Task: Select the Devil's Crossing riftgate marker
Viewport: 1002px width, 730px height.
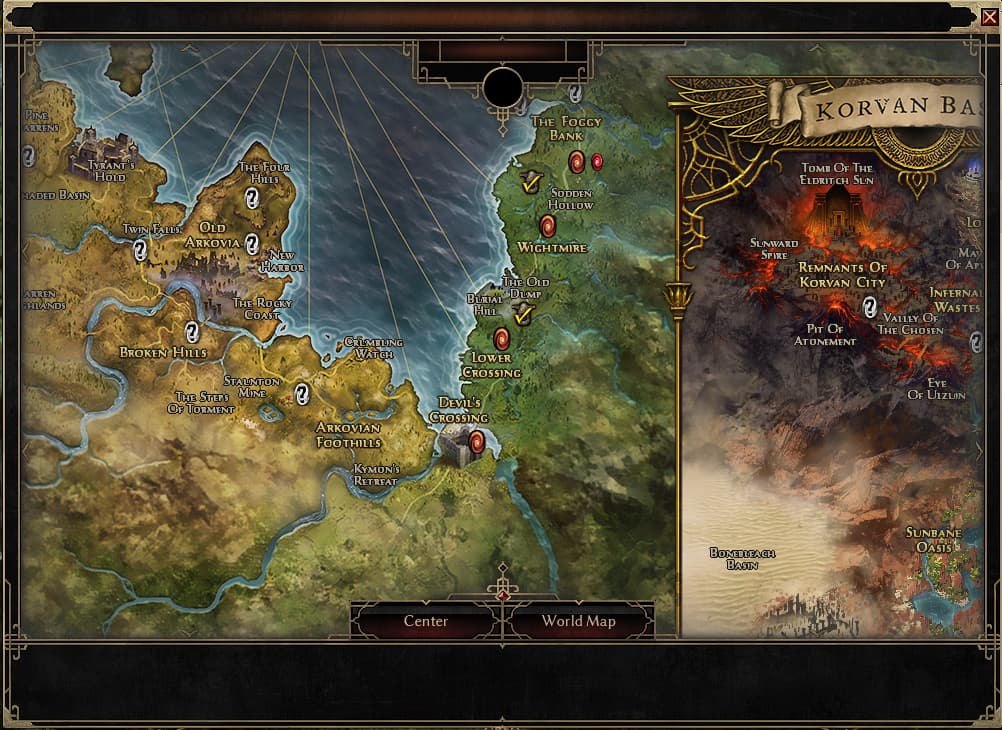Action: pos(477,441)
